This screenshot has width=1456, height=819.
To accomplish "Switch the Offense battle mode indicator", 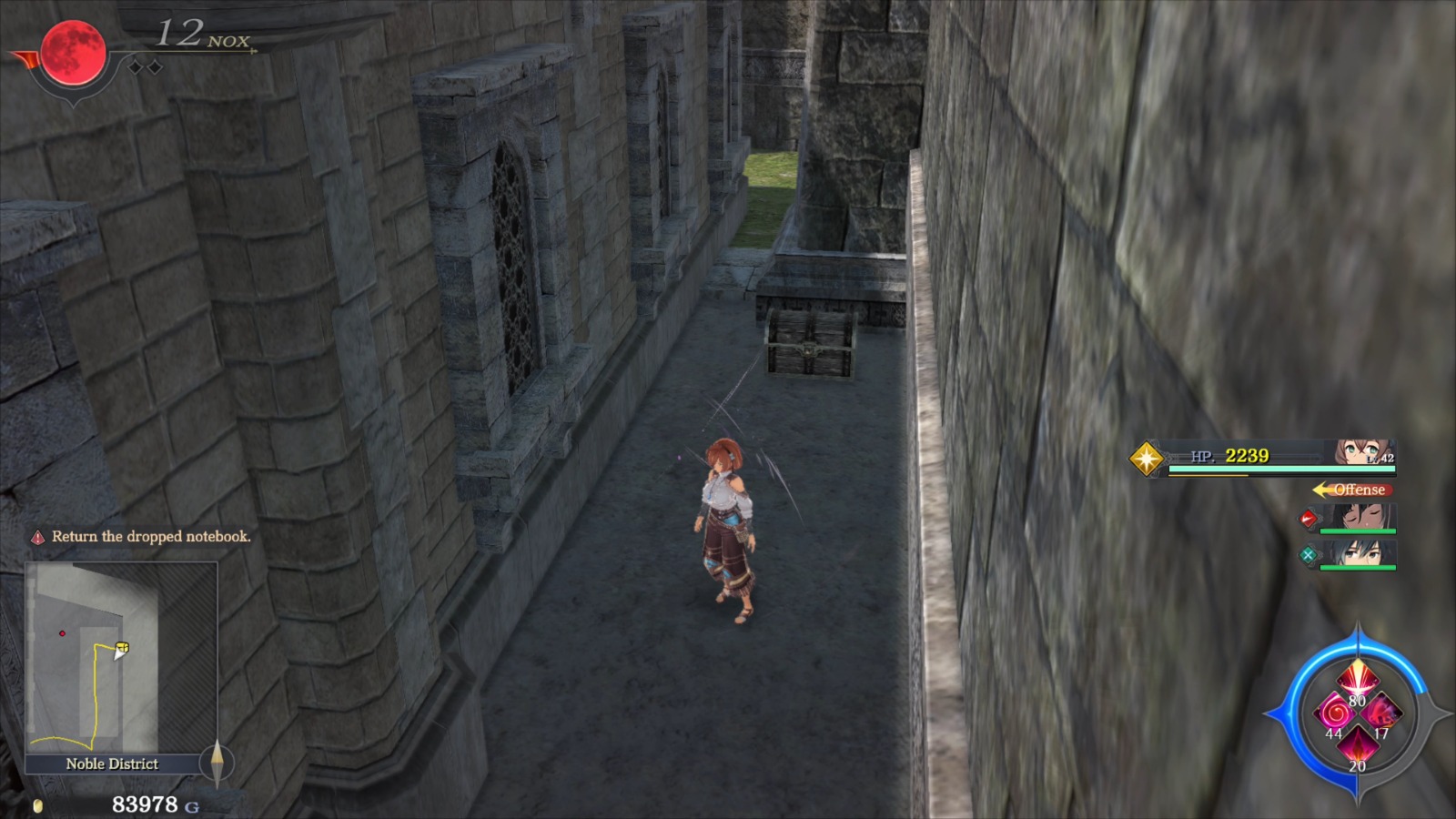I will click(1360, 490).
